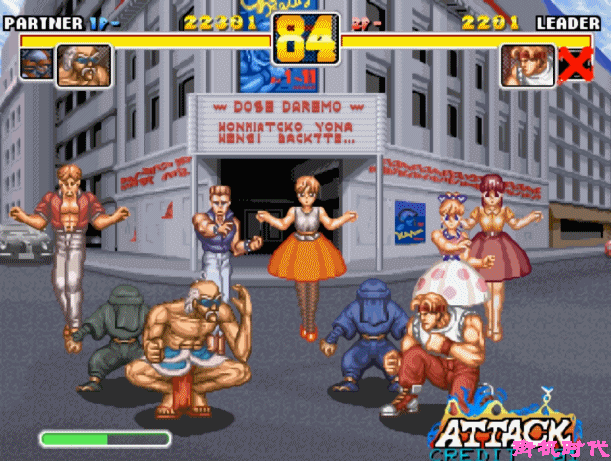The image size is (611, 461).
Task: Click the crossed-out defeated teammate portrait
Action: click(x=575, y=63)
